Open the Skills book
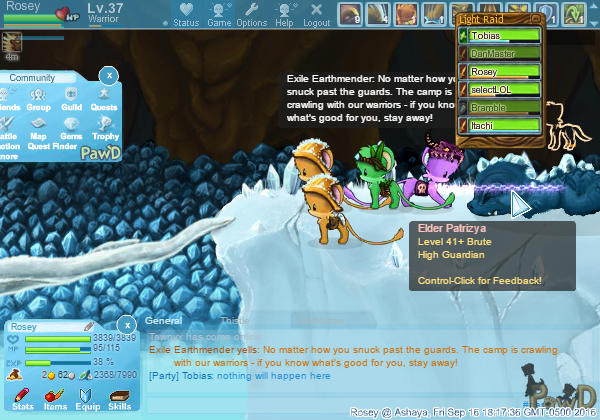This screenshot has width=600, height=420. 119,398
